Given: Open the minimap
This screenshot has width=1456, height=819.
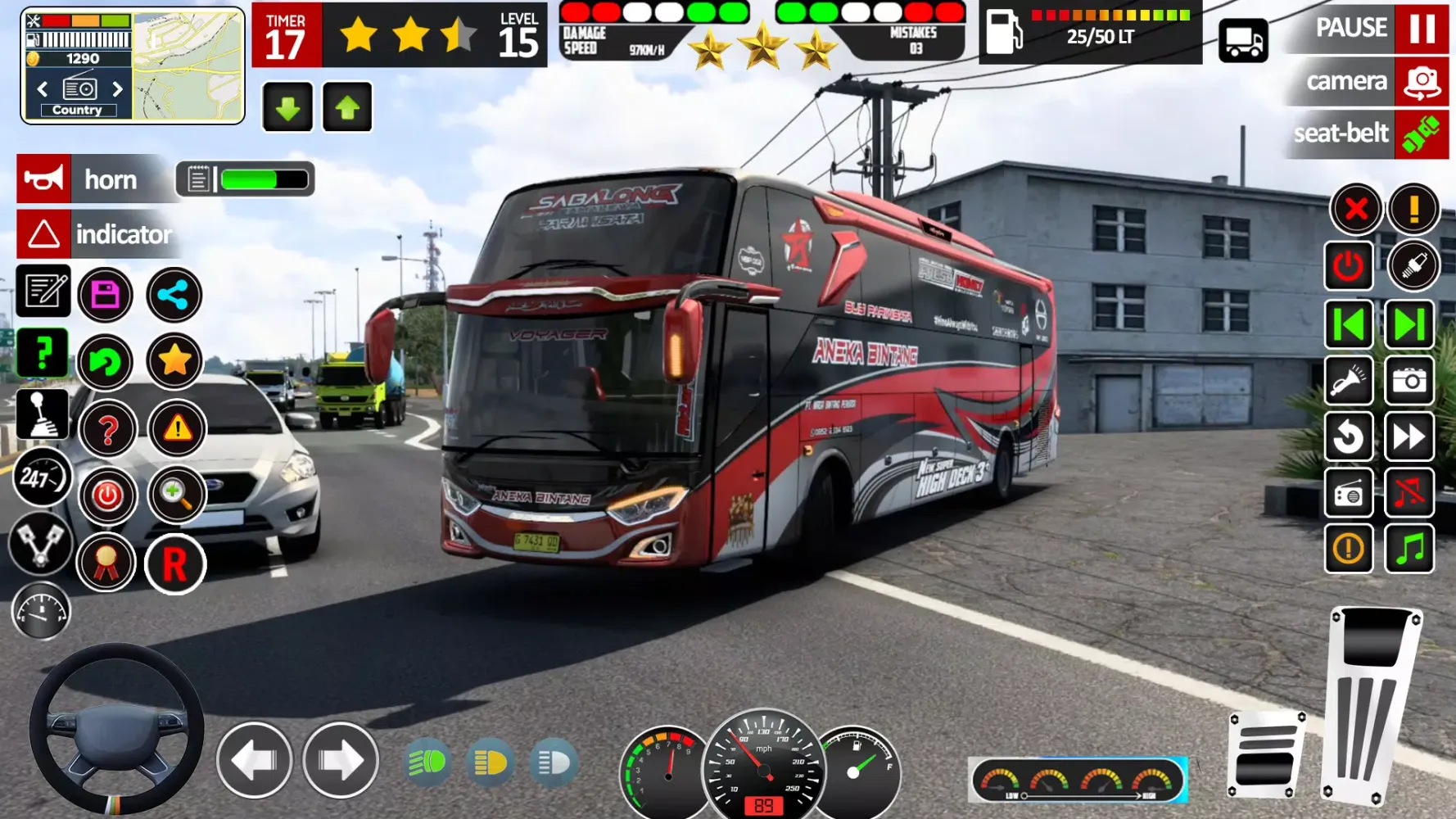Looking at the screenshot, I should point(188,66).
